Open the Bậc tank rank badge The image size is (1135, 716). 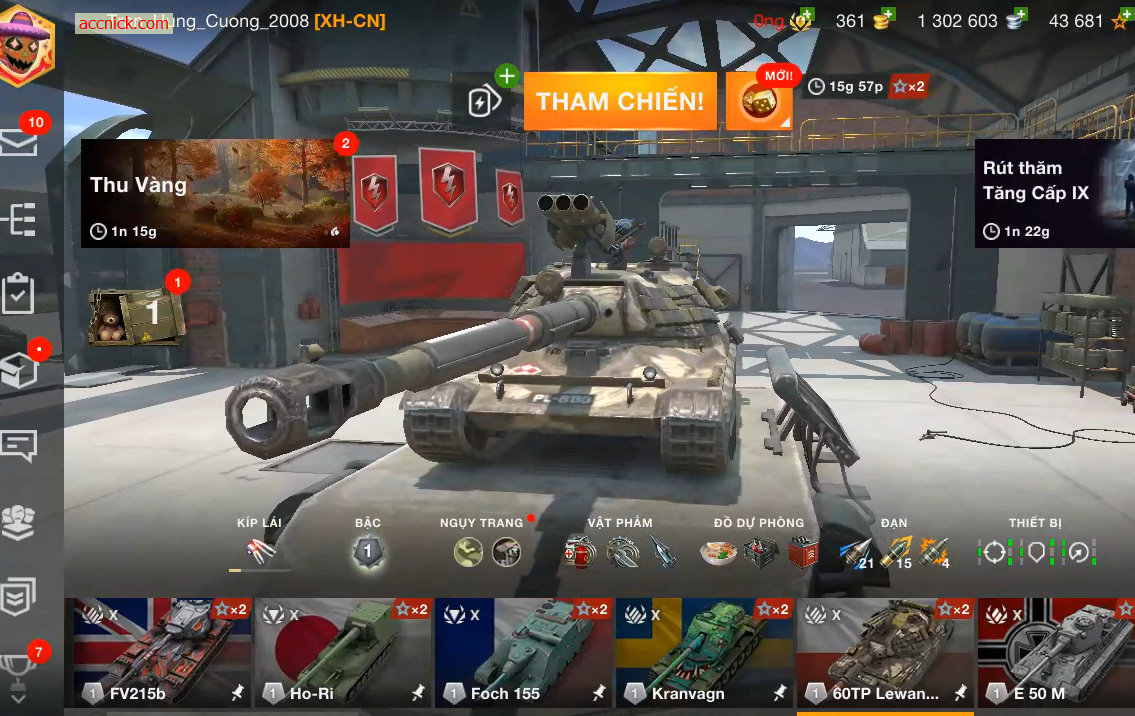[367, 551]
